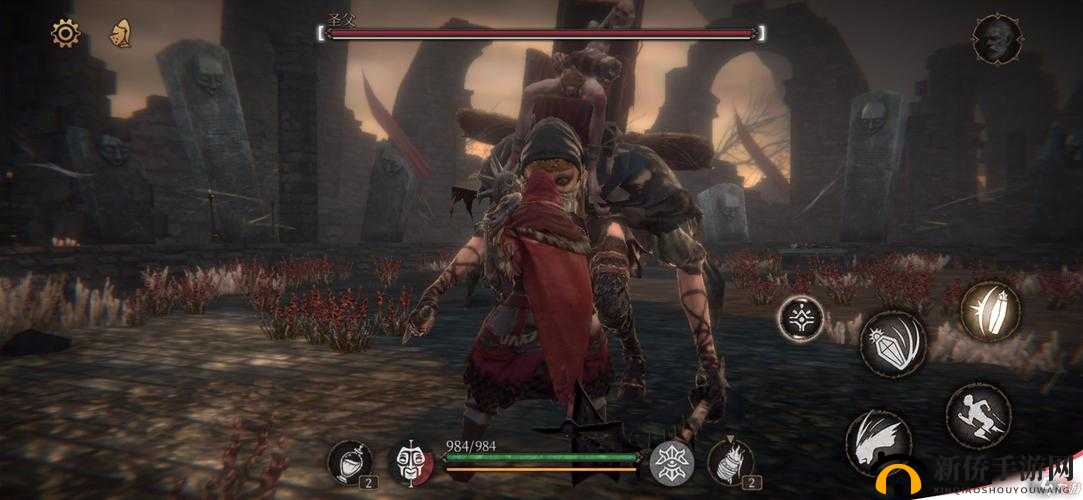This screenshot has width=1083, height=500.
Task: Trigger the crystal slash skill
Action: (893, 344)
